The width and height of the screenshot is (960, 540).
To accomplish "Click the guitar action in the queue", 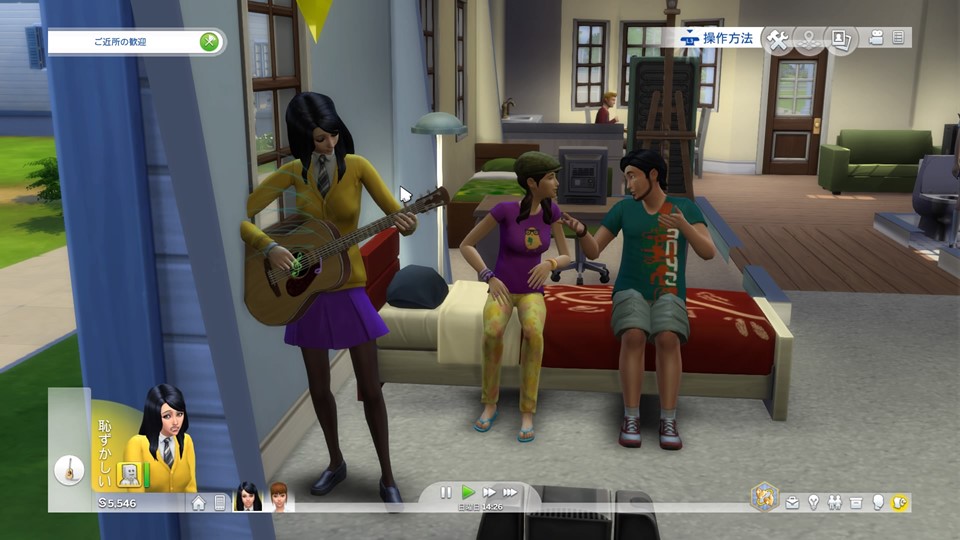I will [x=69, y=469].
